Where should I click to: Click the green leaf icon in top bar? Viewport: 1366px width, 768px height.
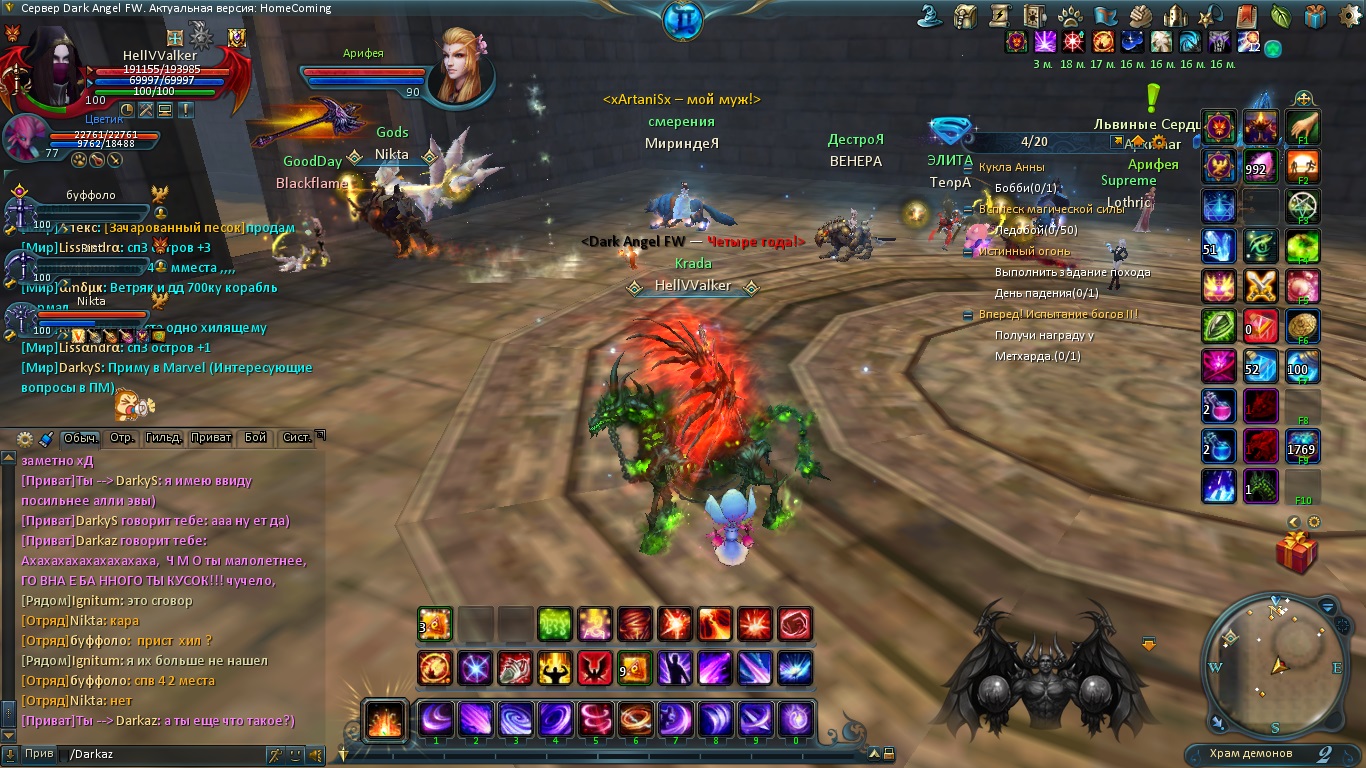pyautogui.click(x=1280, y=15)
